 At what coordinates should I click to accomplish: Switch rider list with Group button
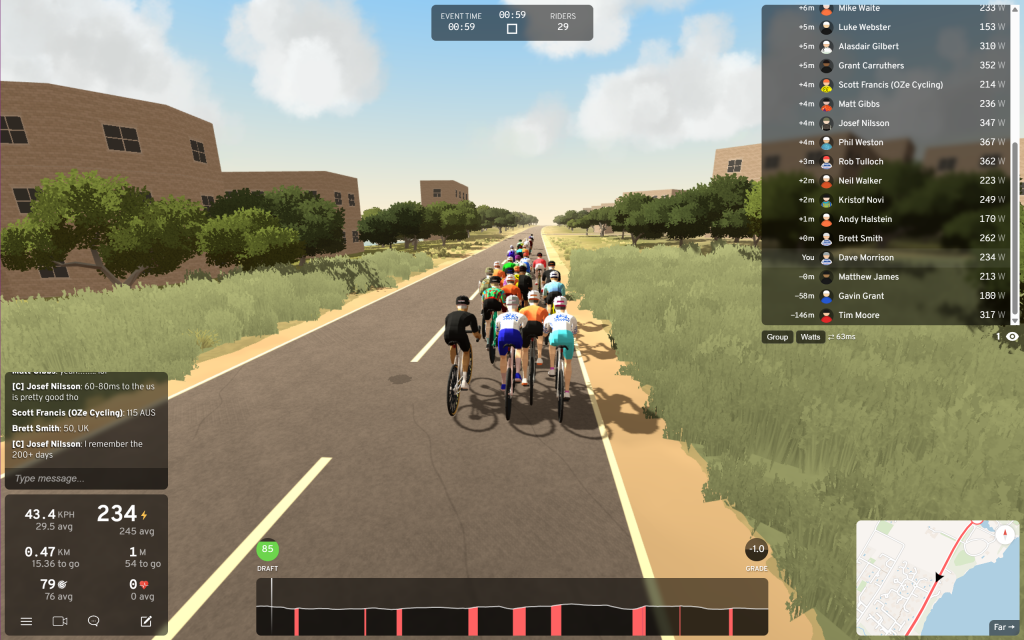(x=777, y=337)
